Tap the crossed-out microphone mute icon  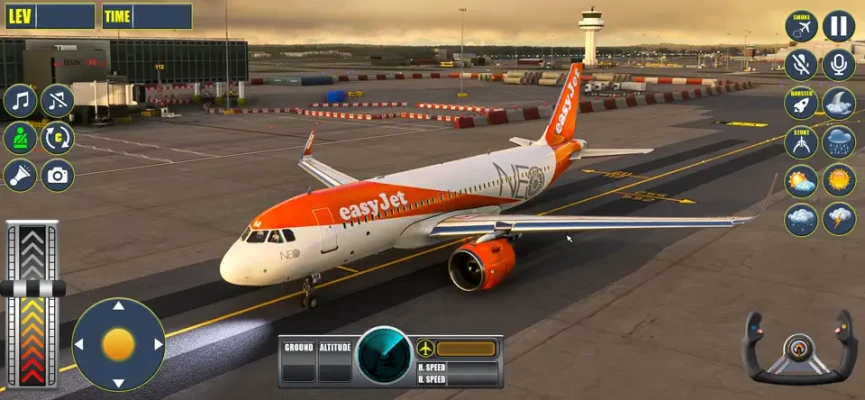(801, 65)
